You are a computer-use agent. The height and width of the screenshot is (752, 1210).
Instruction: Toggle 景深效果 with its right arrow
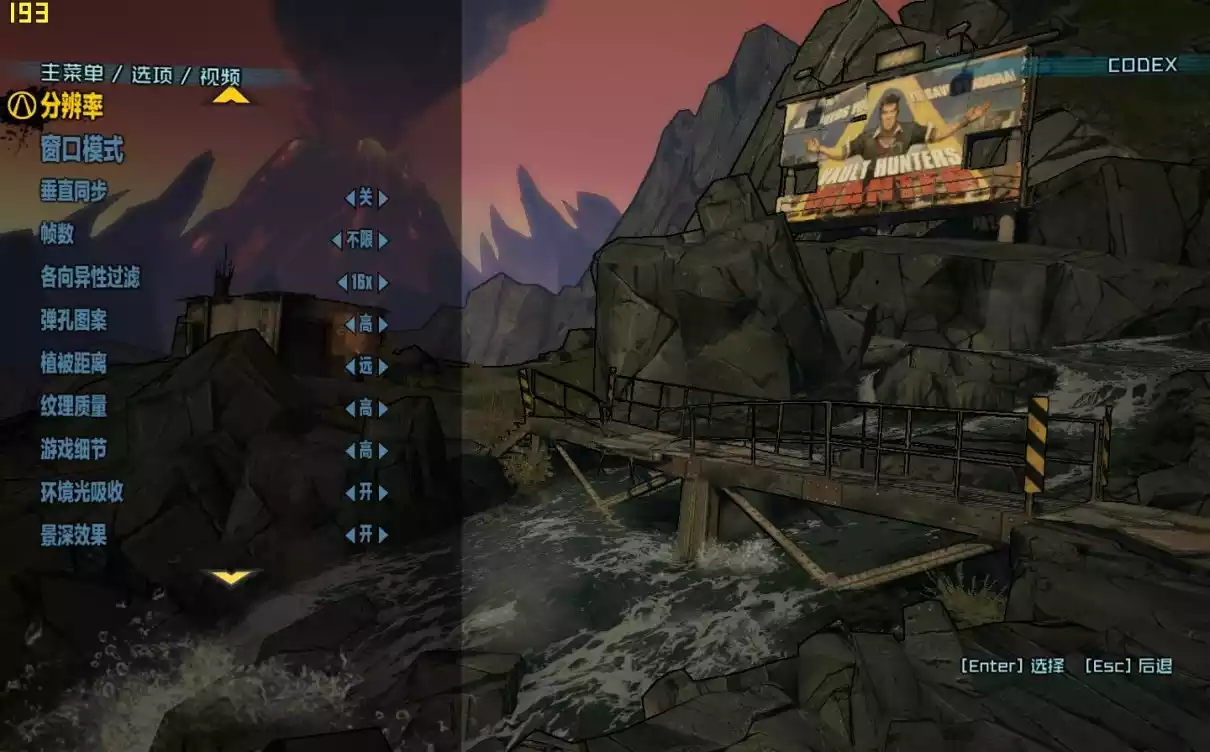click(383, 535)
